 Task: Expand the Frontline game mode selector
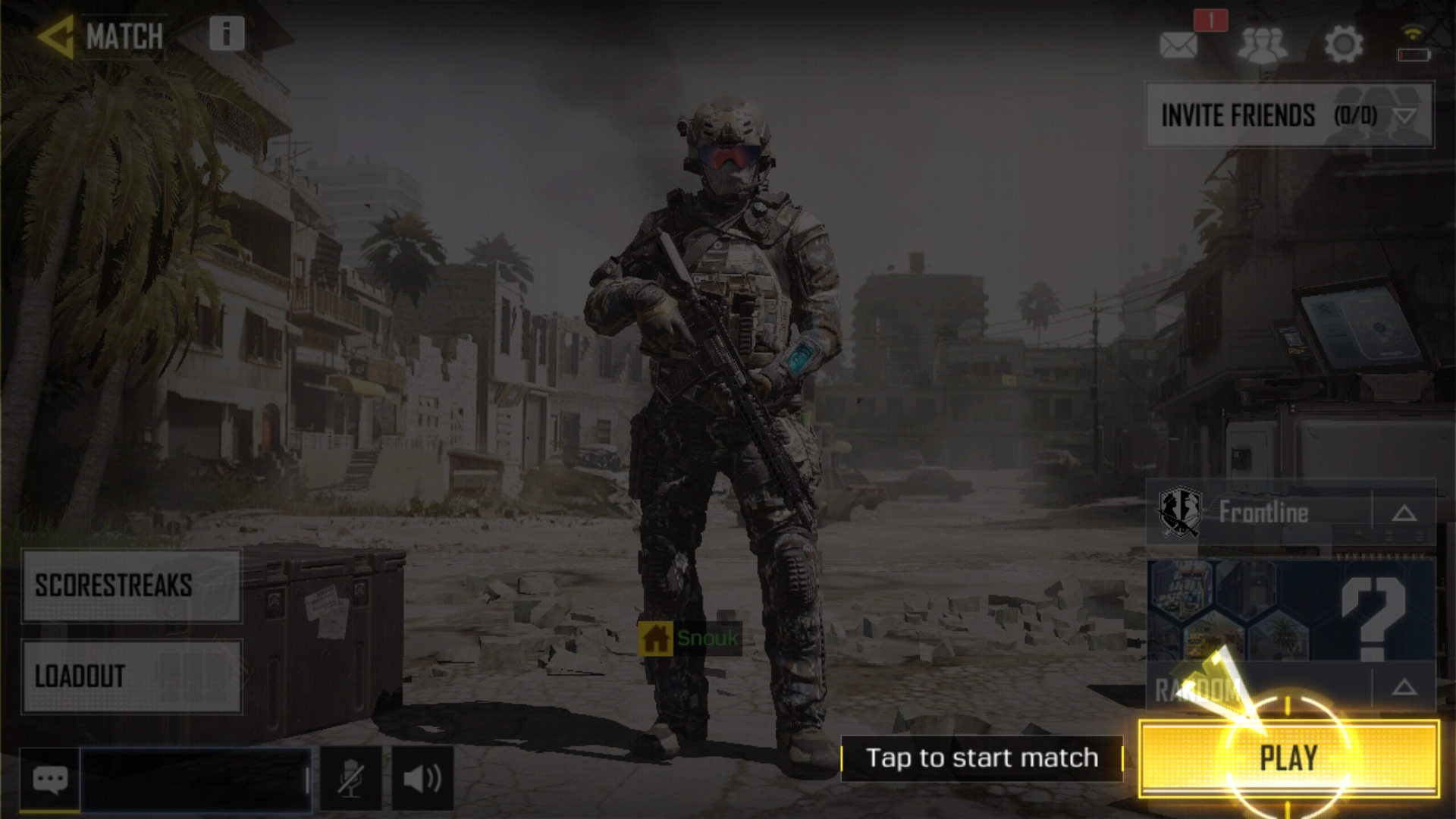(x=1404, y=513)
